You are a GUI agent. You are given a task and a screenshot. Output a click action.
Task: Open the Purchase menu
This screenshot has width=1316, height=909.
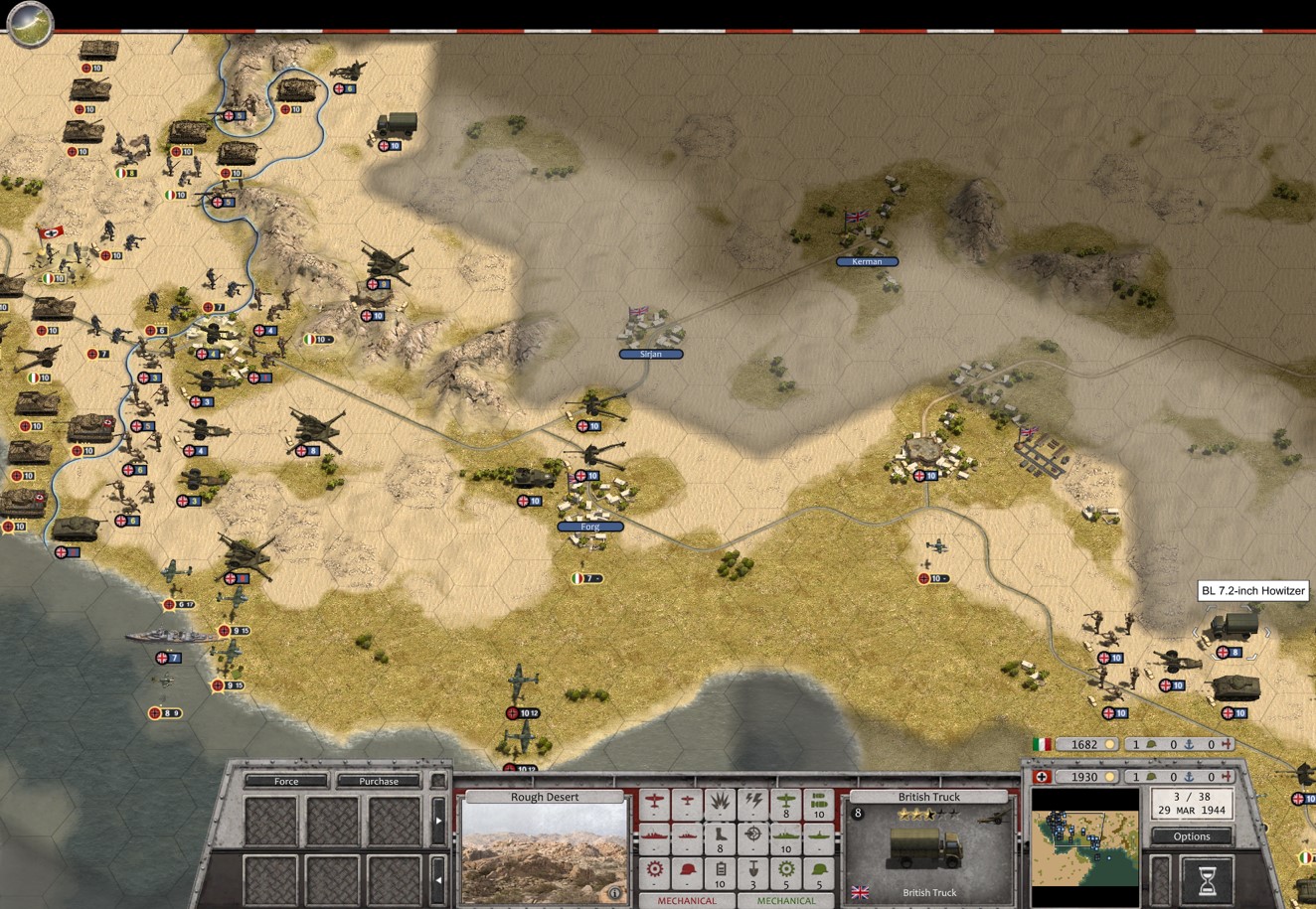(x=378, y=781)
